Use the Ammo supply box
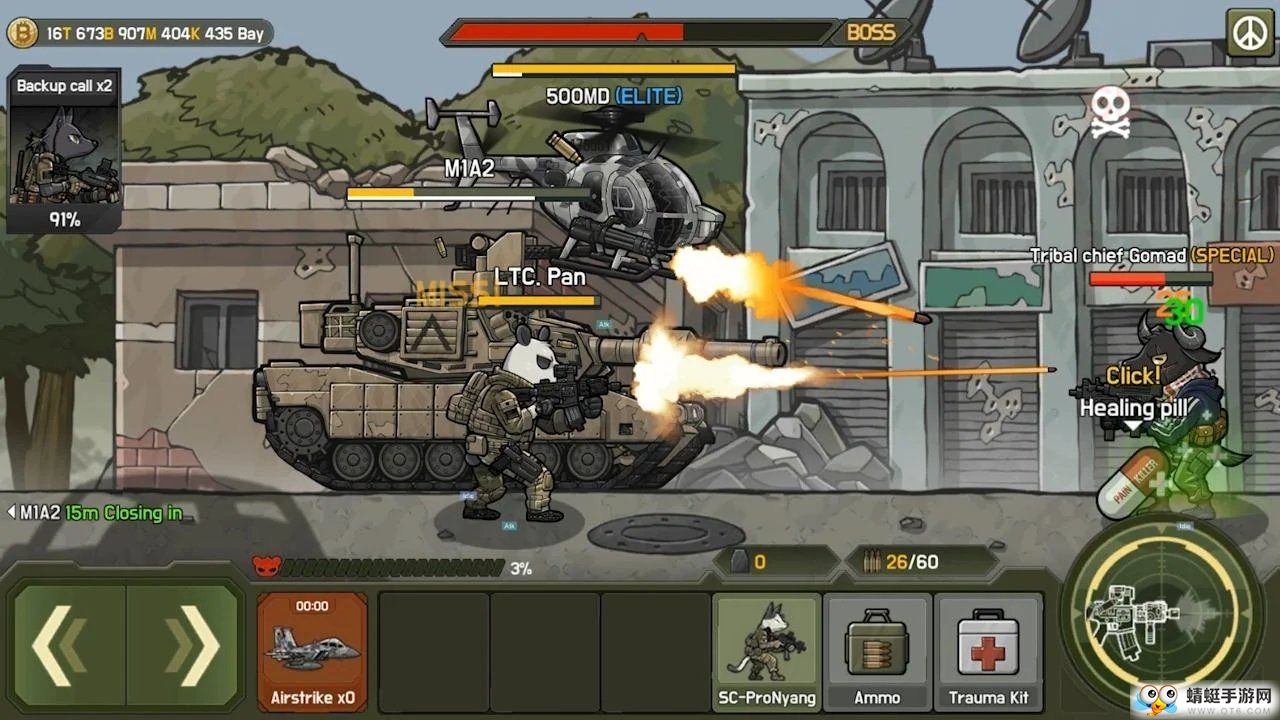 (x=877, y=651)
